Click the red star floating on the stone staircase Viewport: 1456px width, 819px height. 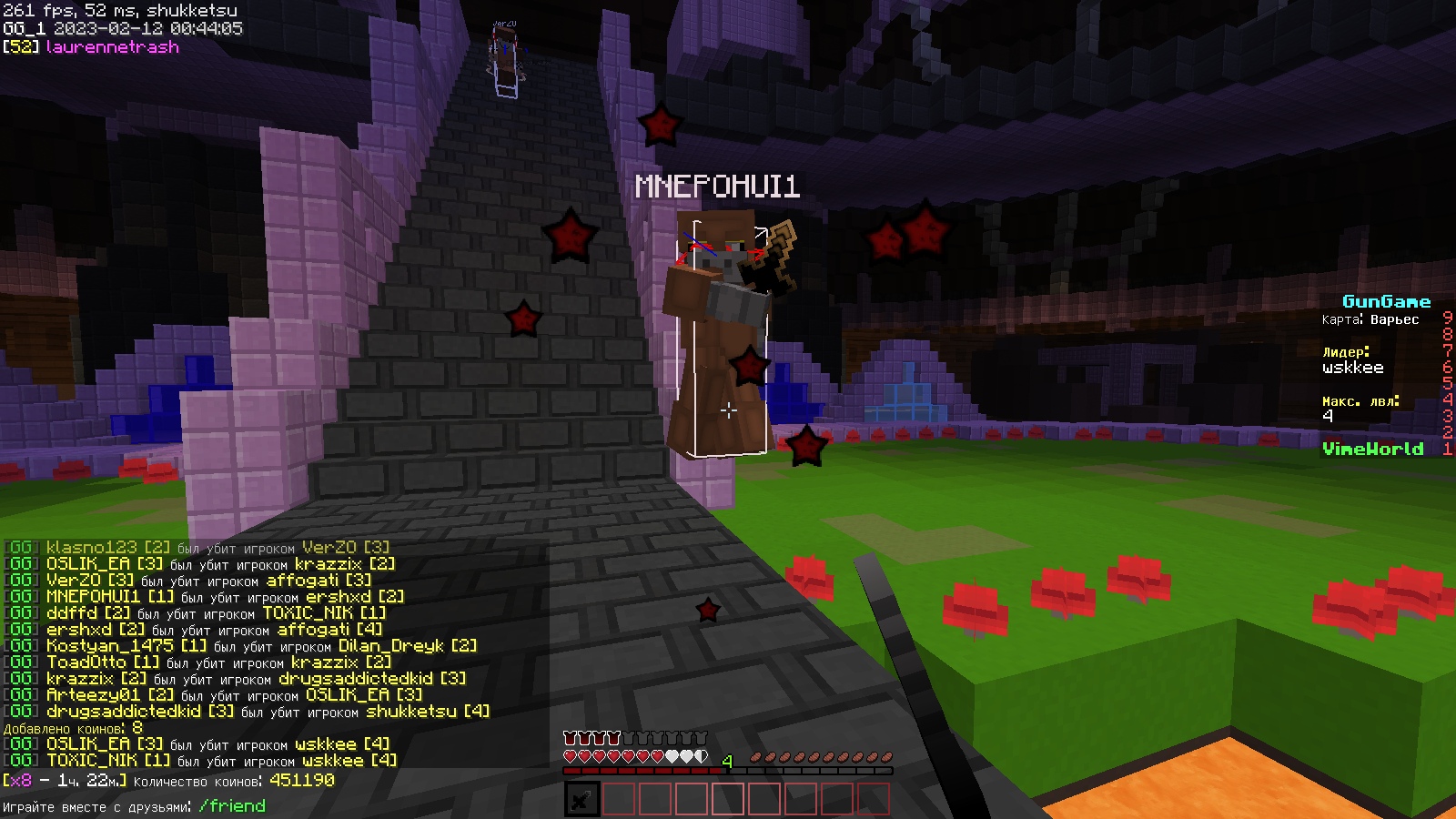[522, 319]
